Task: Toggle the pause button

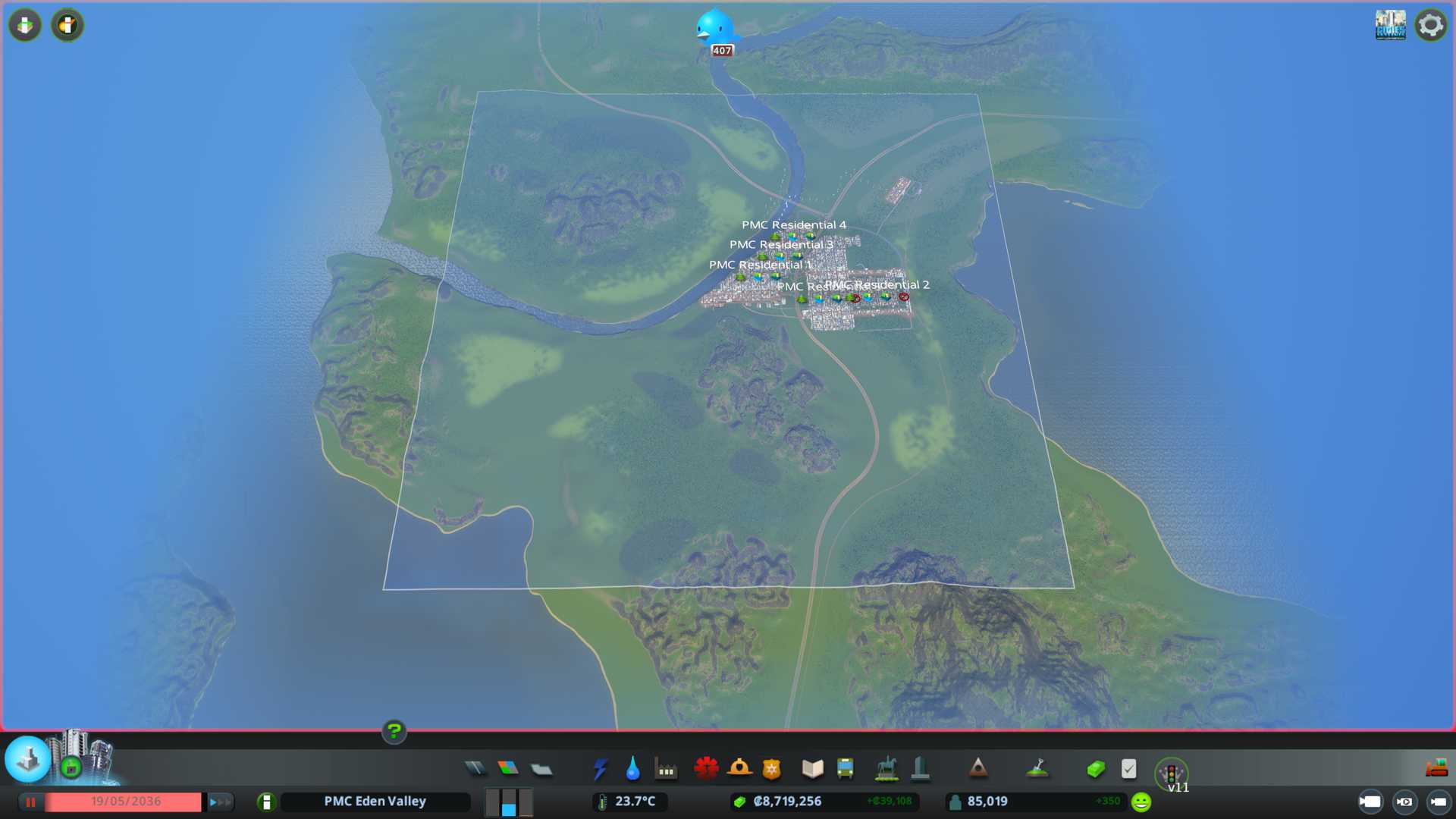Action: click(x=31, y=802)
